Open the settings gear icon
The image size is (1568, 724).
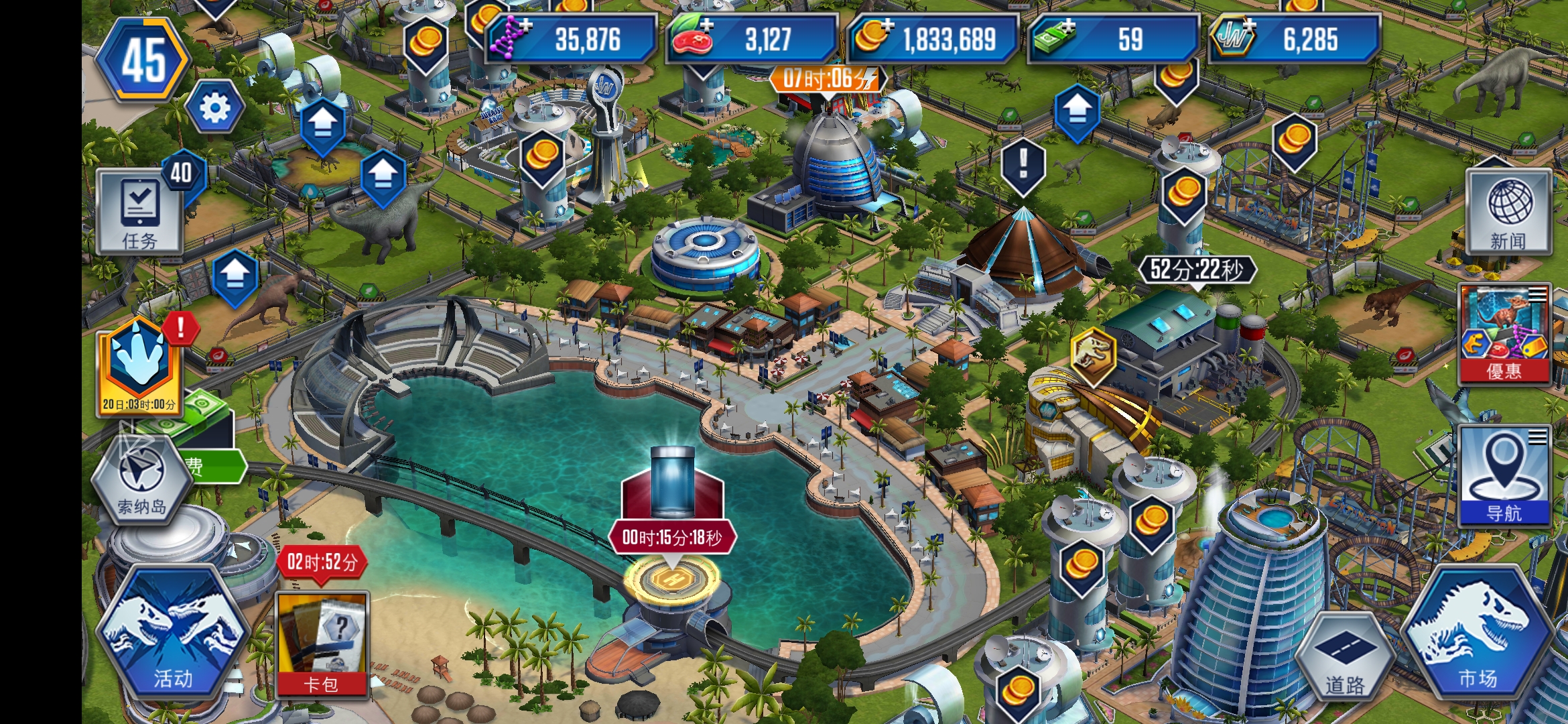coord(215,107)
